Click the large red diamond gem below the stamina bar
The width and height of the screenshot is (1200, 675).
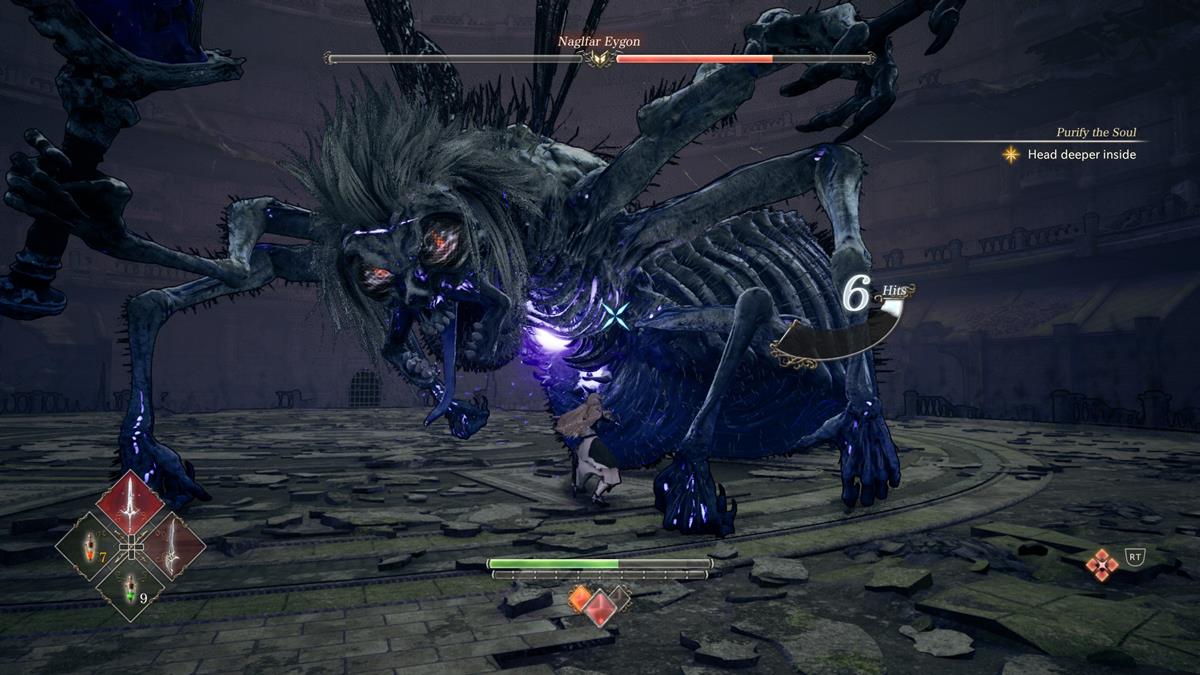pos(600,606)
